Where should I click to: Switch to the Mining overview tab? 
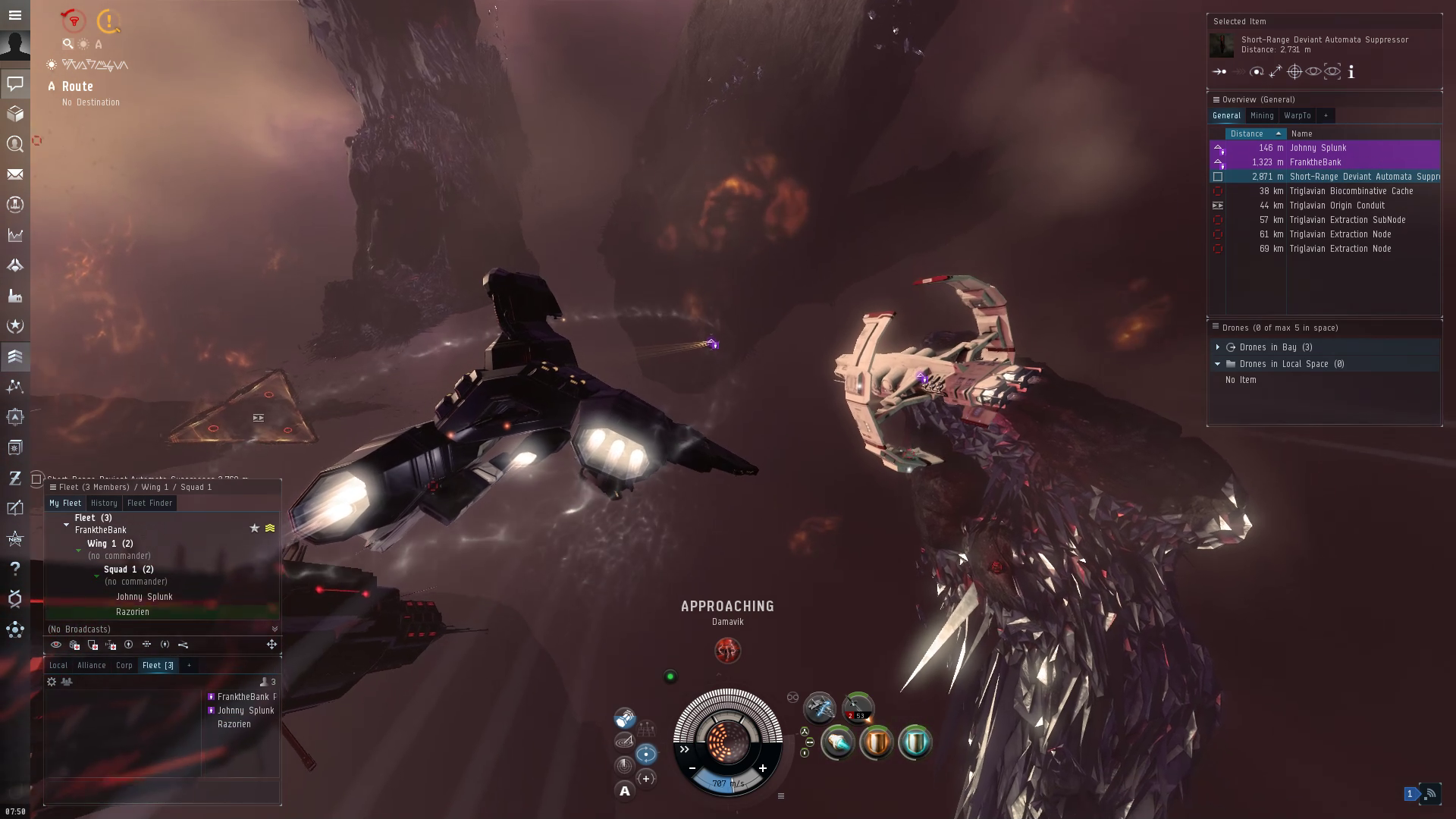point(1262,116)
